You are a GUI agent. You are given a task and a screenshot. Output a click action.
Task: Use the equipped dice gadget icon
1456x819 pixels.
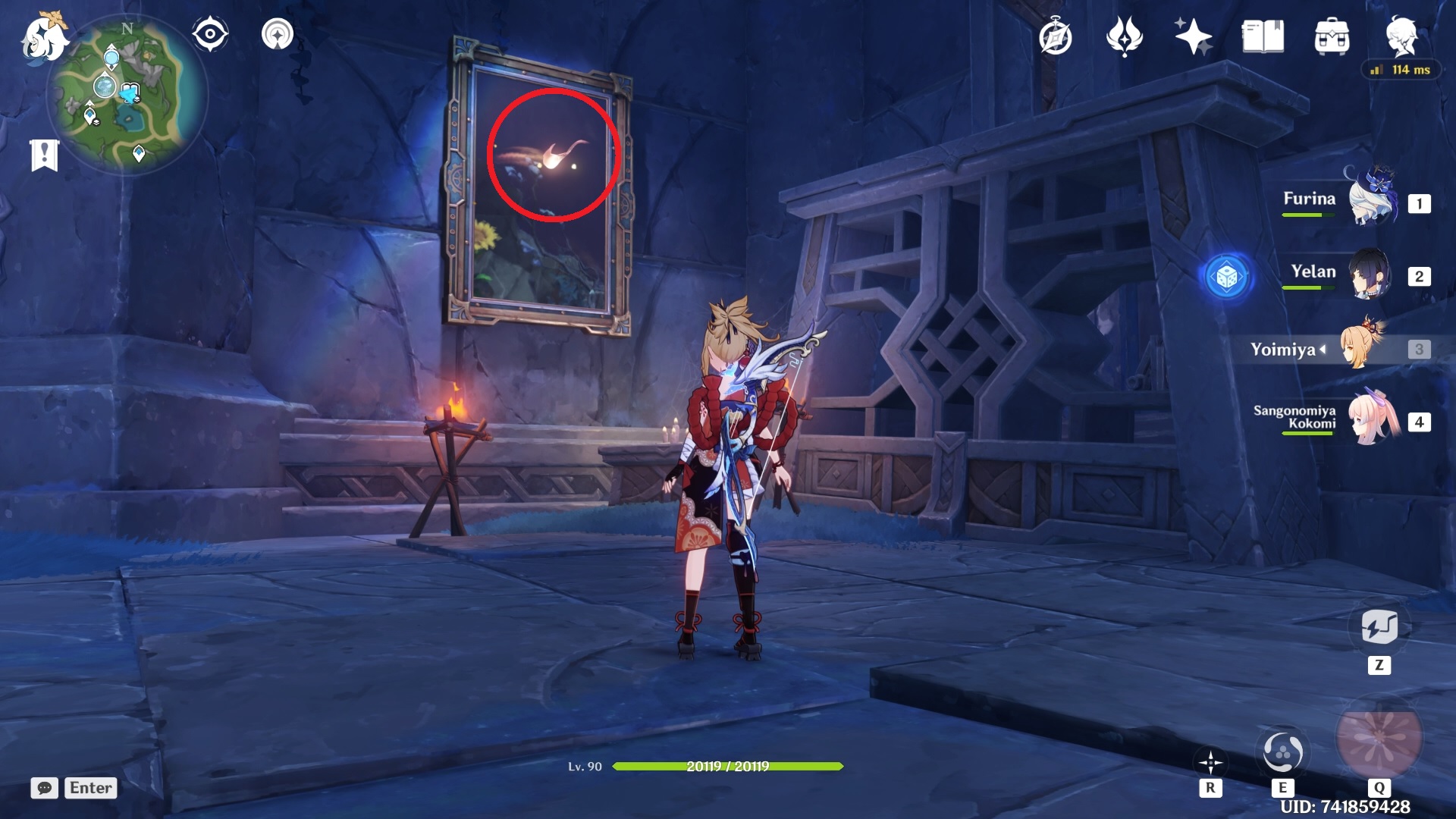pos(1228,277)
